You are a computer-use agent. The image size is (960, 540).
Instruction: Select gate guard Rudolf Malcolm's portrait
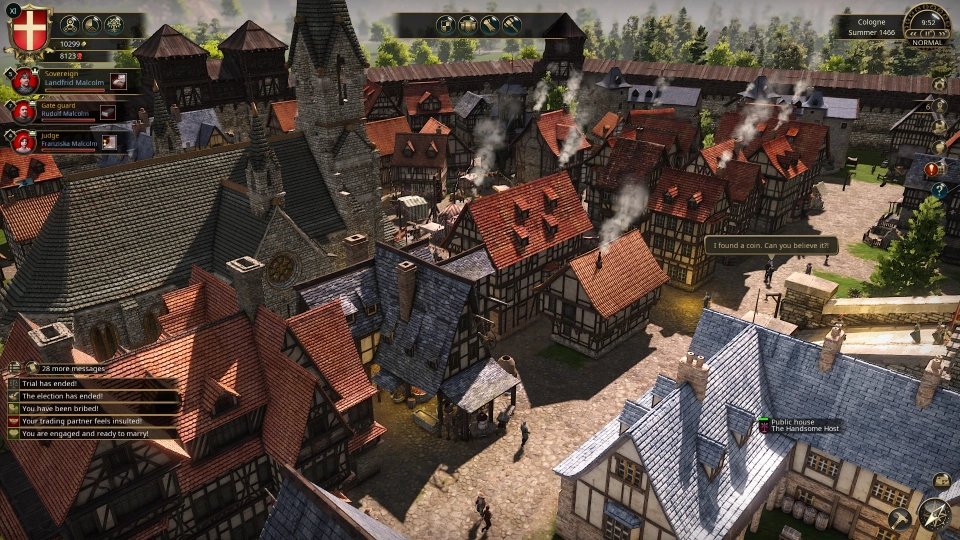[26, 111]
